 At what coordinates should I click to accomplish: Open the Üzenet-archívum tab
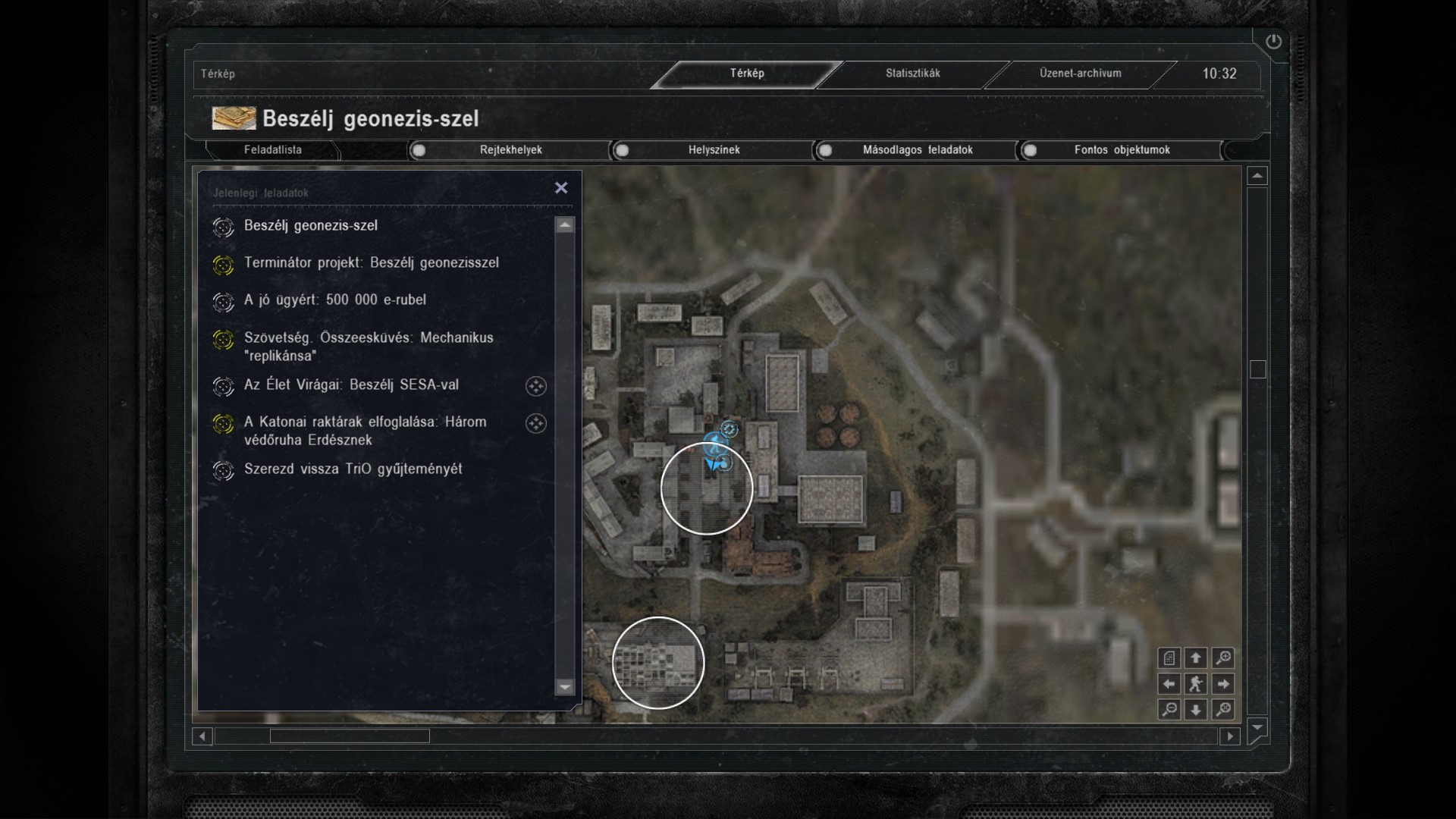[1080, 74]
